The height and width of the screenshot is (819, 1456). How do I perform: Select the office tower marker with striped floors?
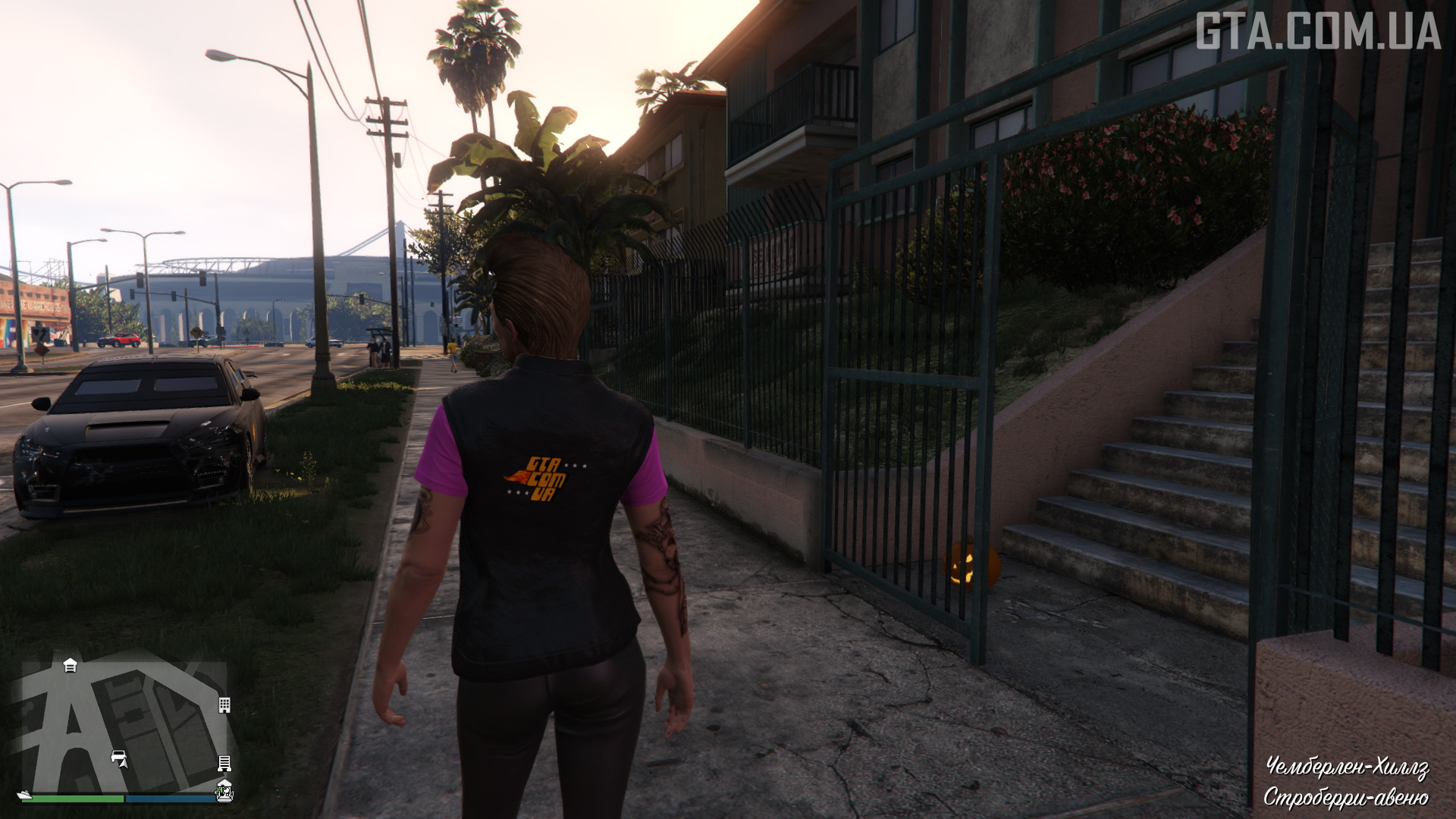[224, 762]
